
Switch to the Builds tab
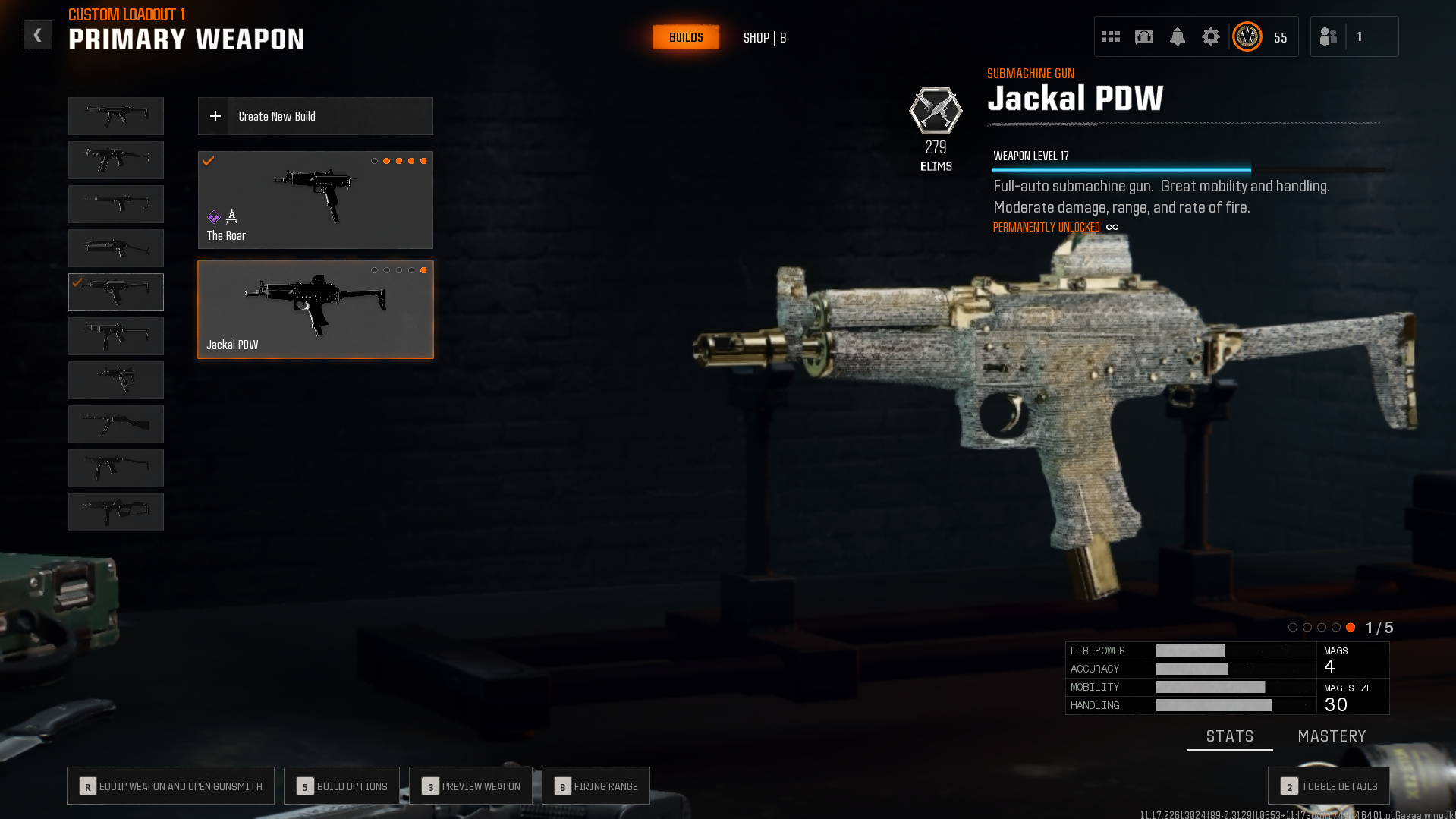(x=686, y=37)
